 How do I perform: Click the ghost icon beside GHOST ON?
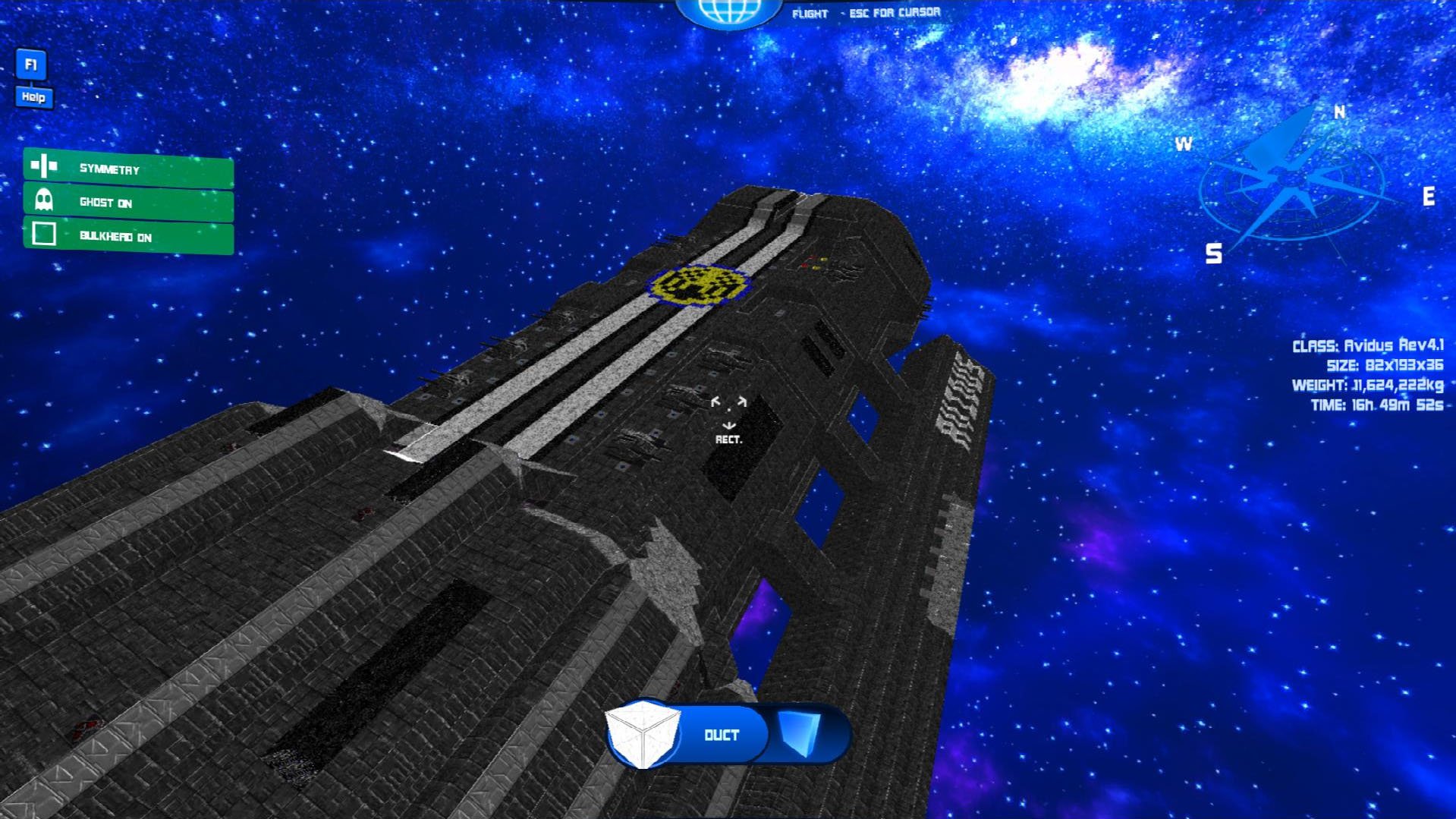[x=43, y=202]
